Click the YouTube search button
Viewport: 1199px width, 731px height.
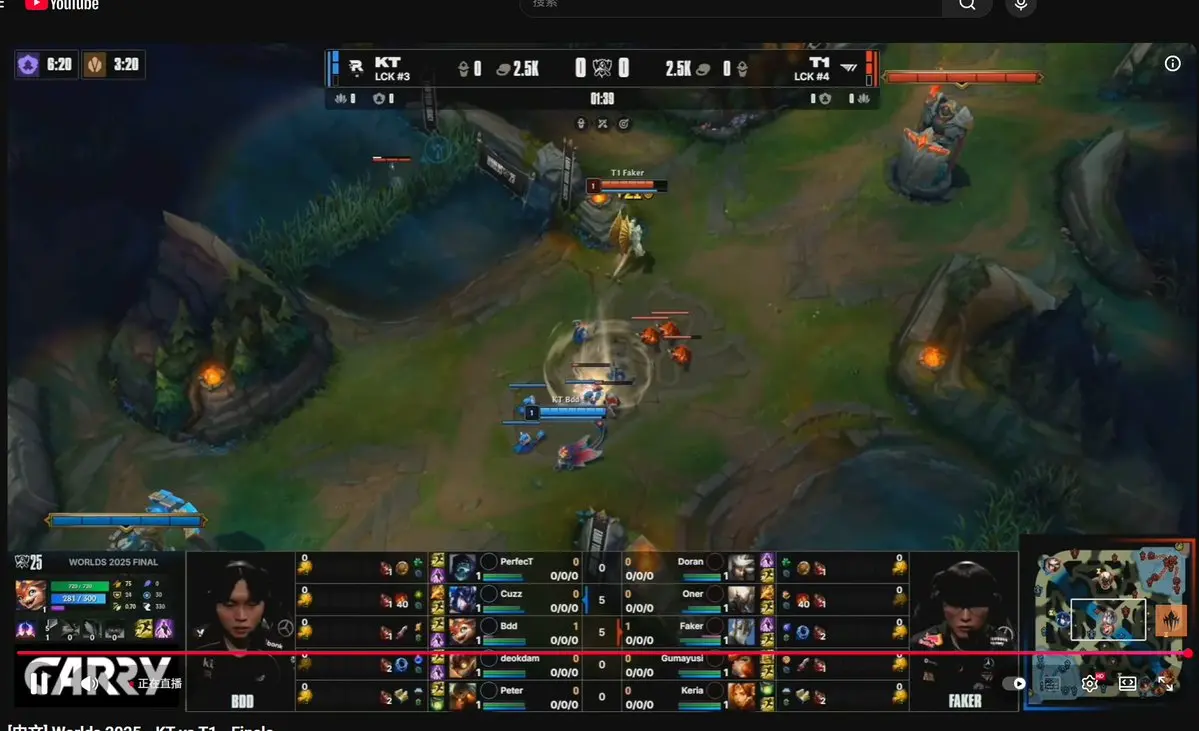click(x=967, y=5)
